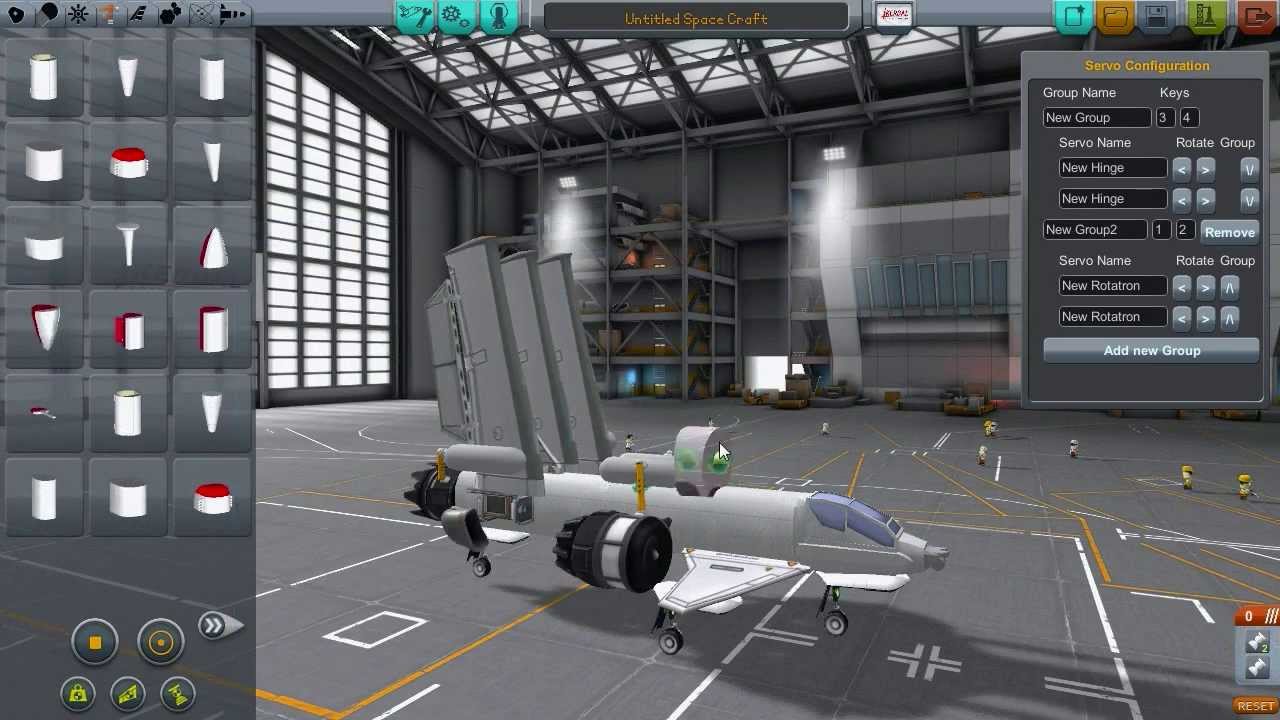The width and height of the screenshot is (1280, 720).
Task: Click the RESET staging button
Action: (1256, 706)
